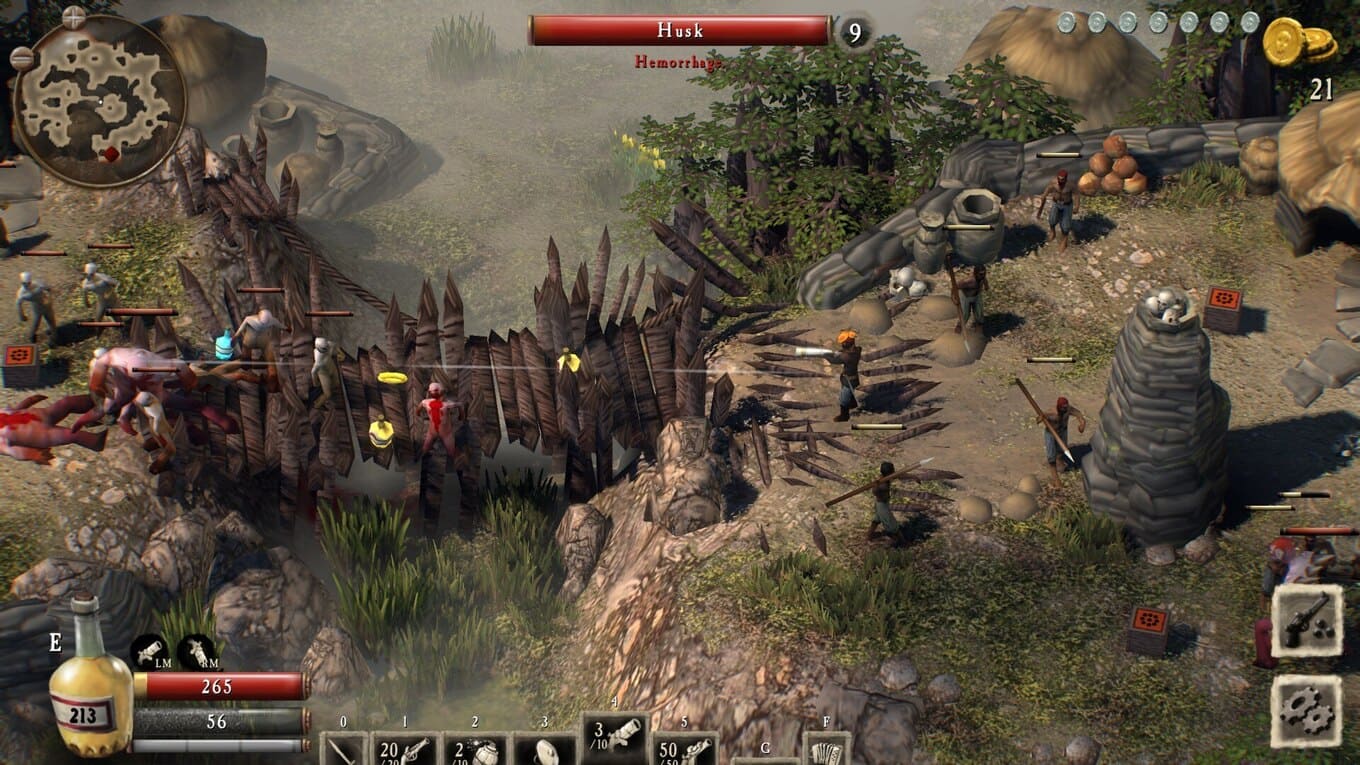The image size is (1360, 765).
Task: Equip the firearm with 50 ammo
Action: (684, 748)
